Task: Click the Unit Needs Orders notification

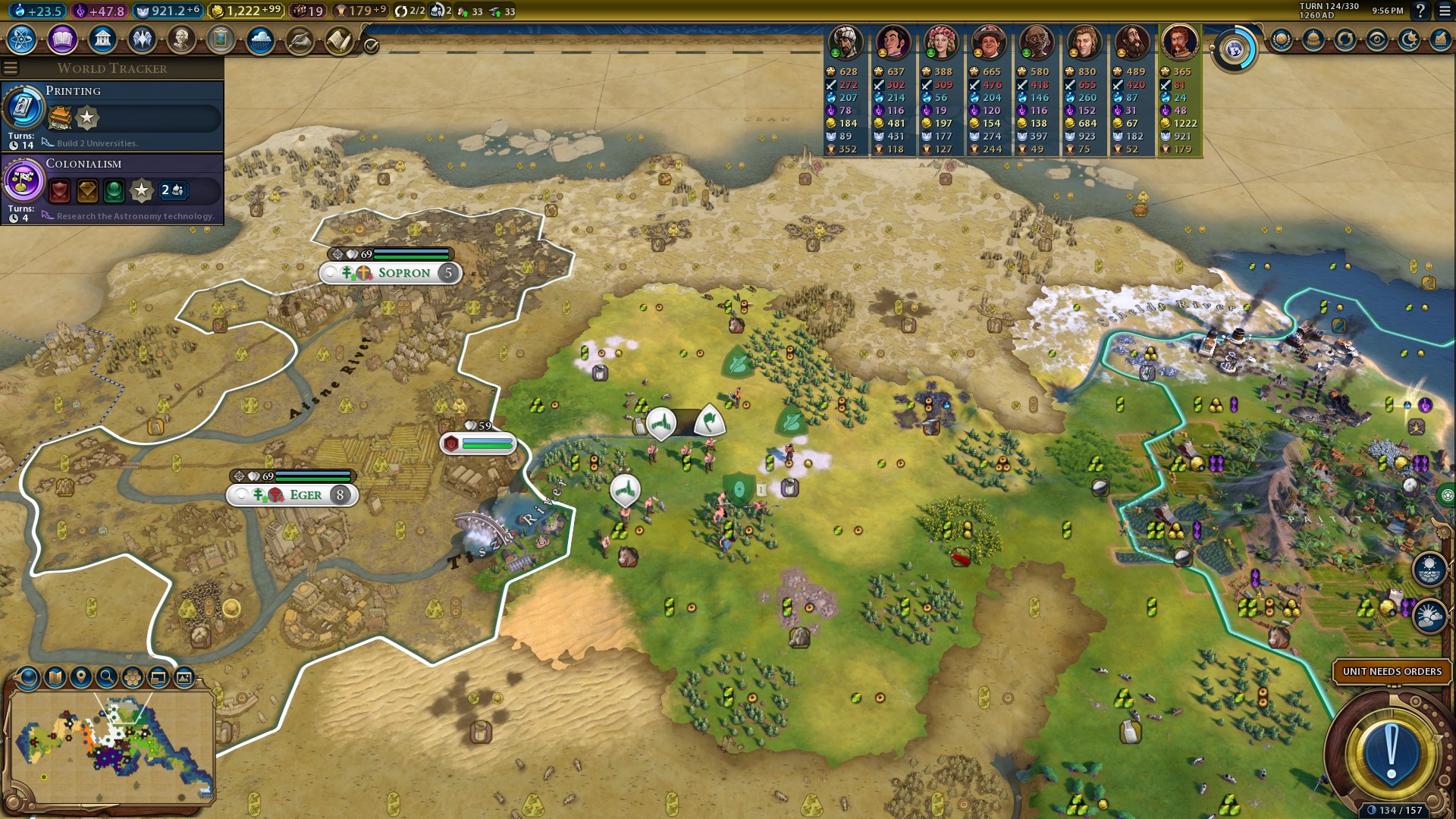Action: coord(1392,671)
